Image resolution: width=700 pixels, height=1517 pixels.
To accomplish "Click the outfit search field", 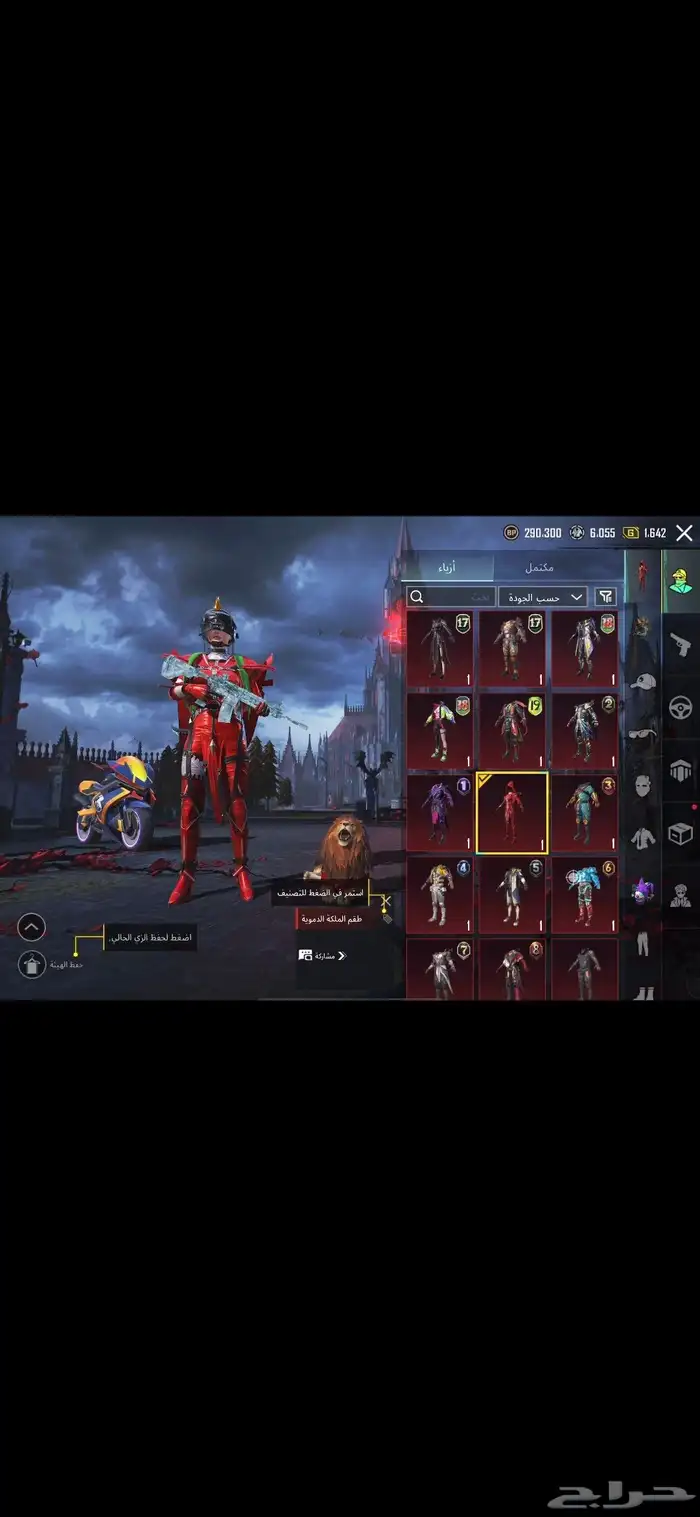I will 451,597.
